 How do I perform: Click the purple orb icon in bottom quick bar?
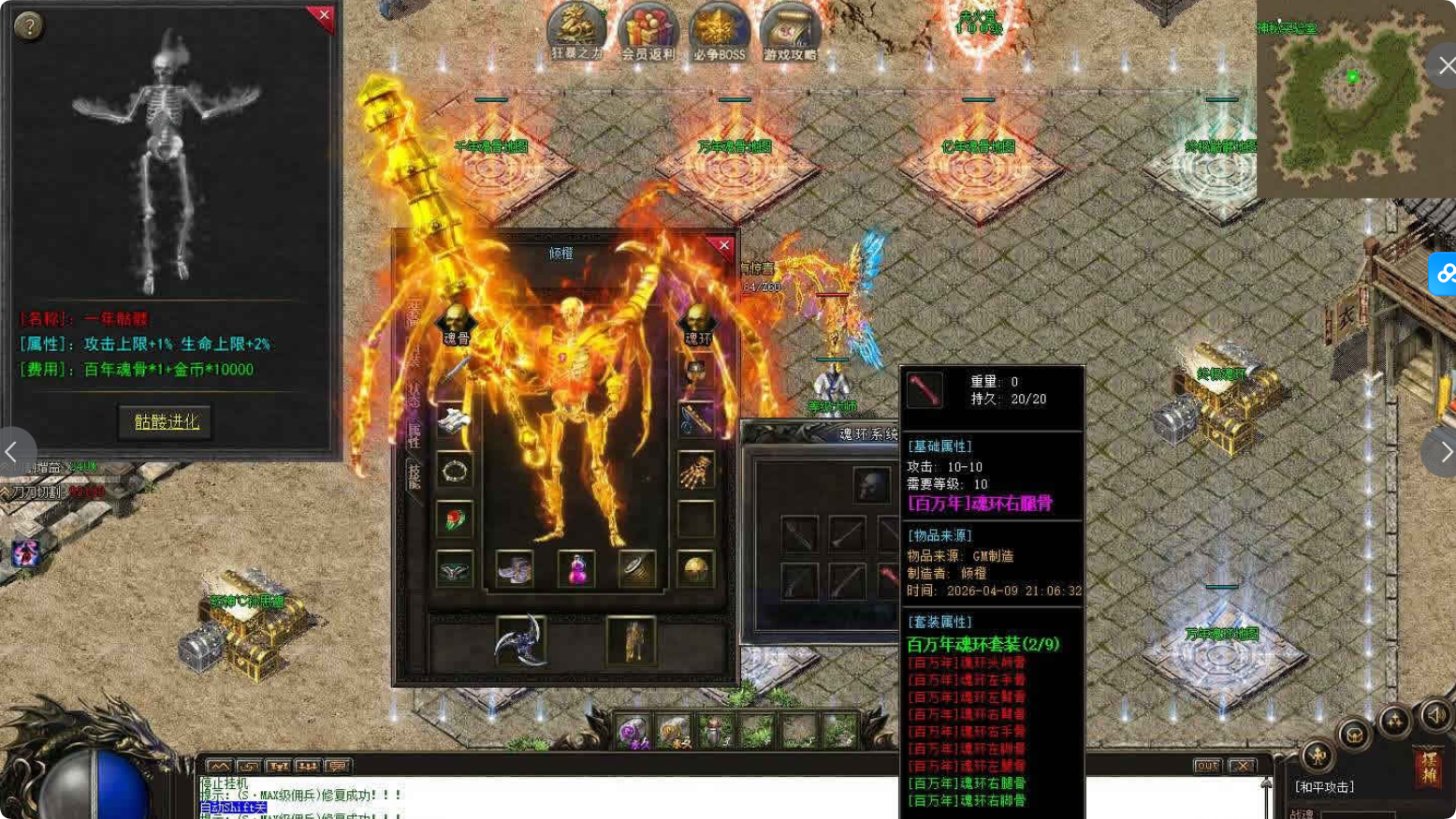[x=632, y=731]
